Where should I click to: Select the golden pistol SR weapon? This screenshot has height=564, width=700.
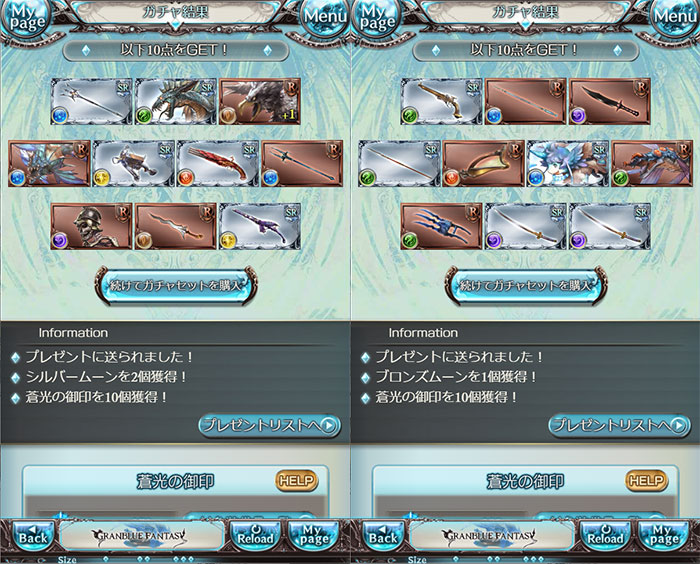tap(441, 101)
